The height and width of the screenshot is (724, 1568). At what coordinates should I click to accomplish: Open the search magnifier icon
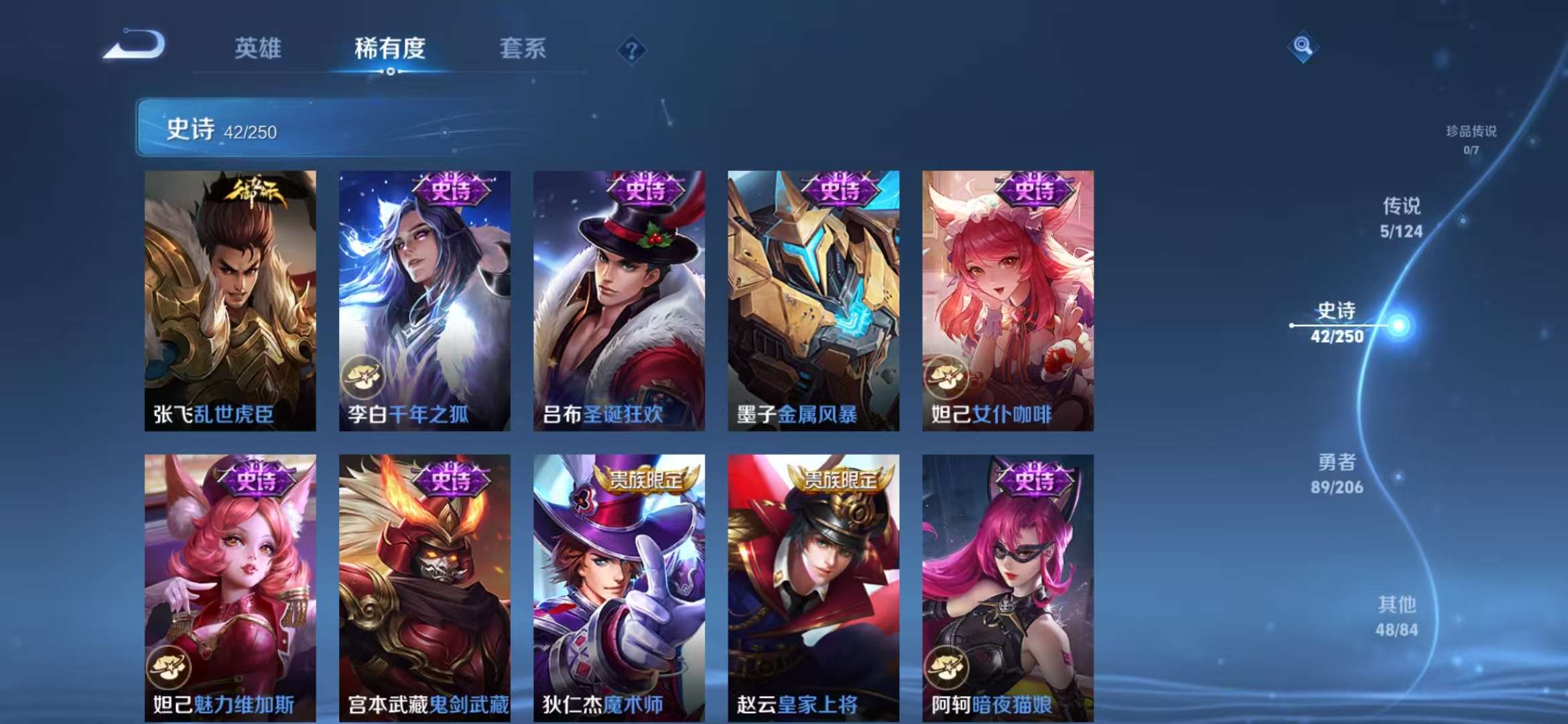[1302, 46]
